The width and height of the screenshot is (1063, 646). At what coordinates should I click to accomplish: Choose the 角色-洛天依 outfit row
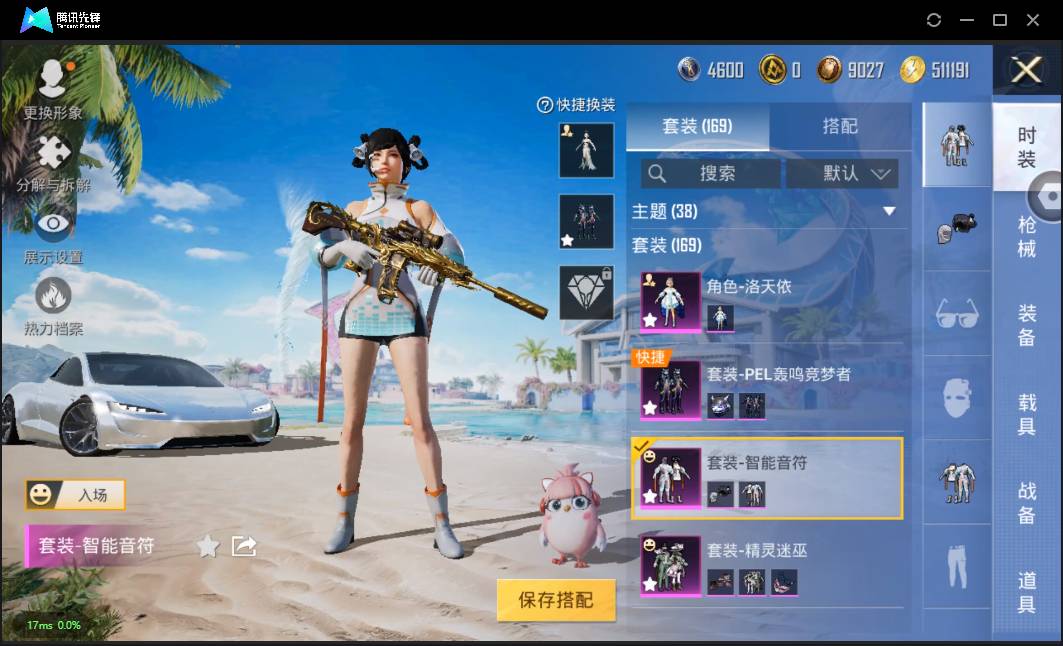[x=770, y=301]
